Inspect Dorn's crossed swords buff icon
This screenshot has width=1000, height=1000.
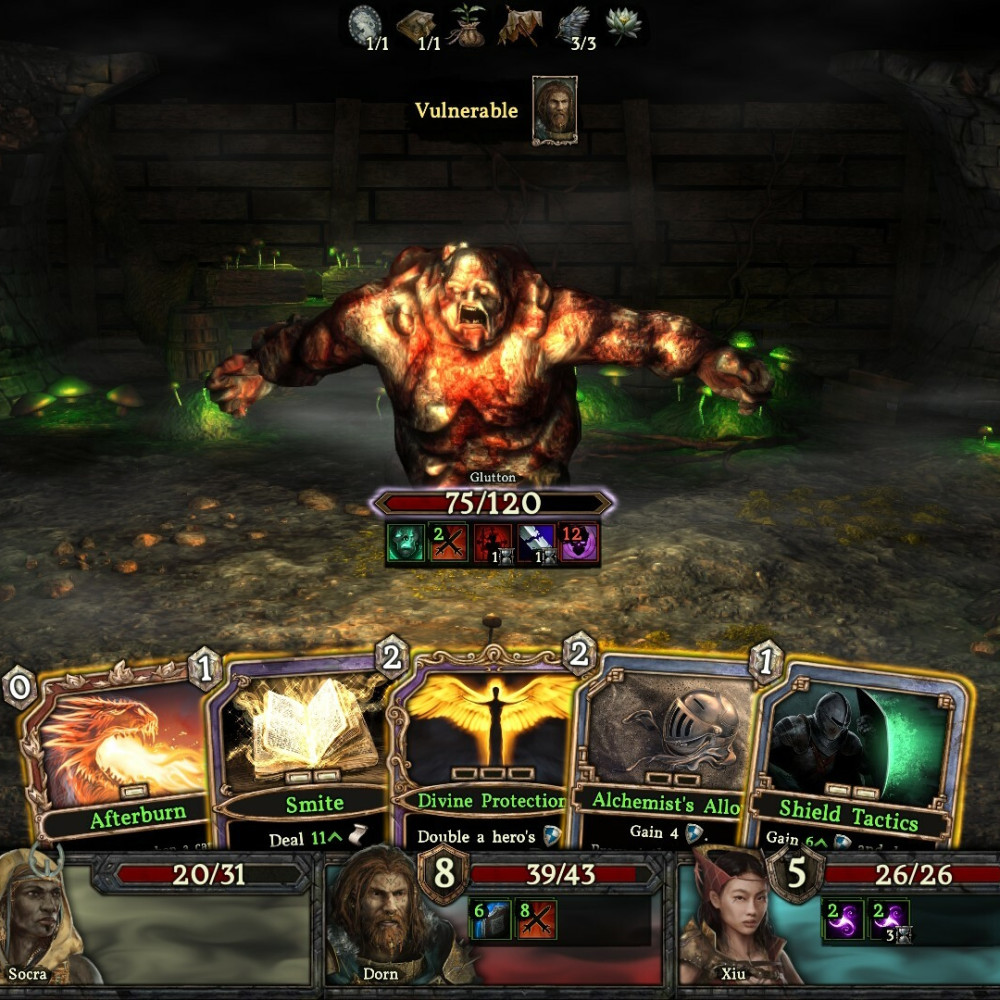(535, 919)
